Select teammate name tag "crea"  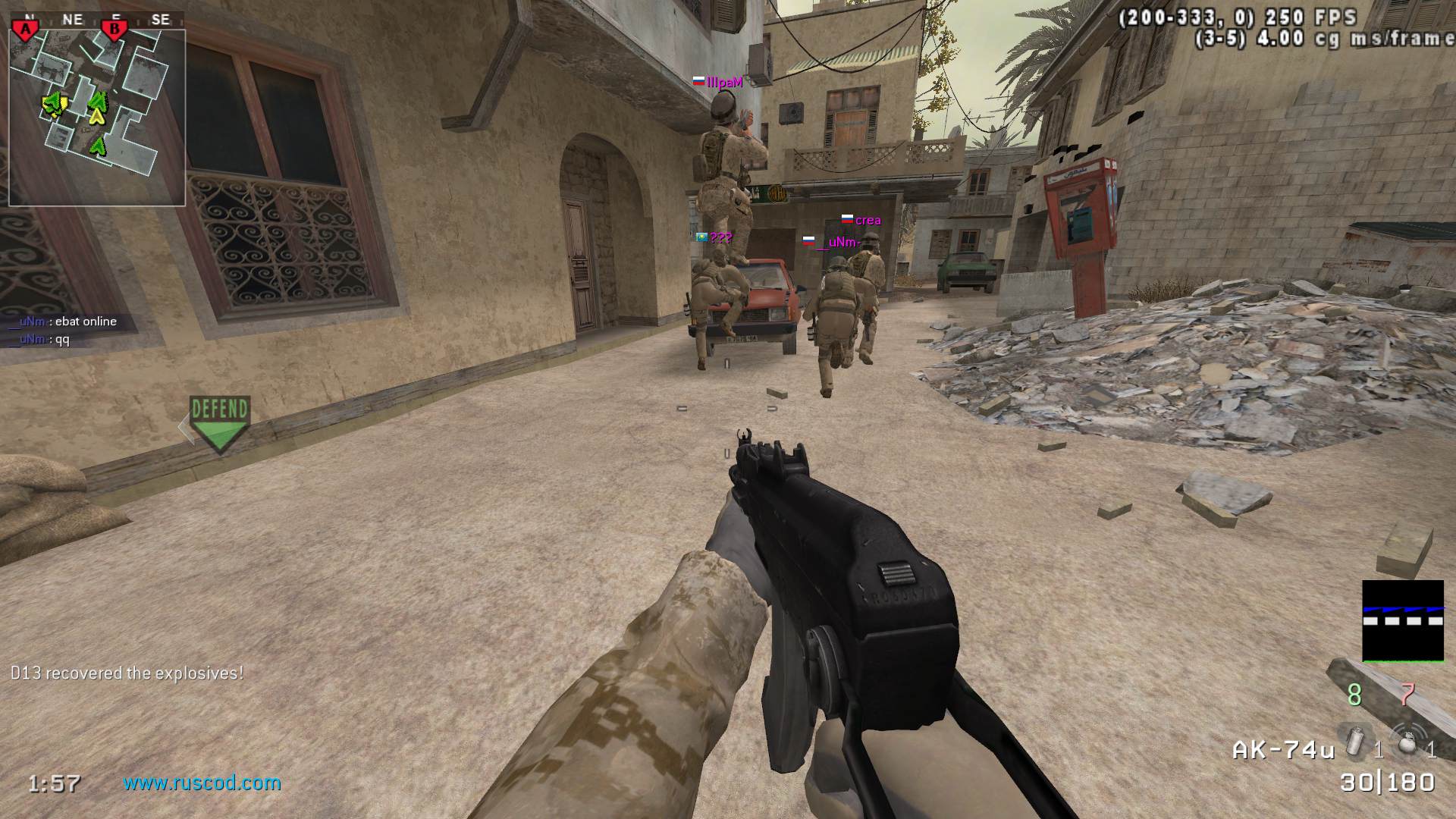868,221
